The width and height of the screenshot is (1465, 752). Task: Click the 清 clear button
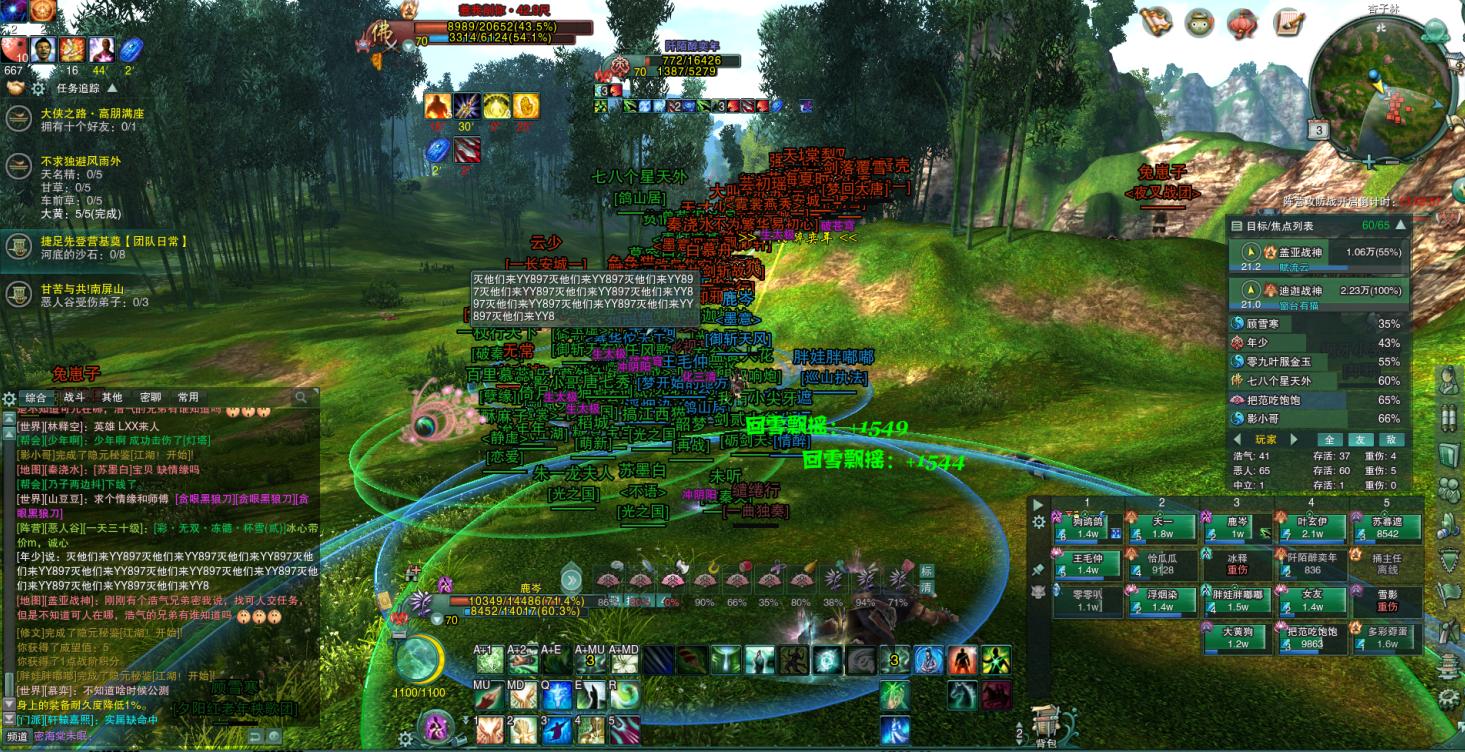coord(926,588)
